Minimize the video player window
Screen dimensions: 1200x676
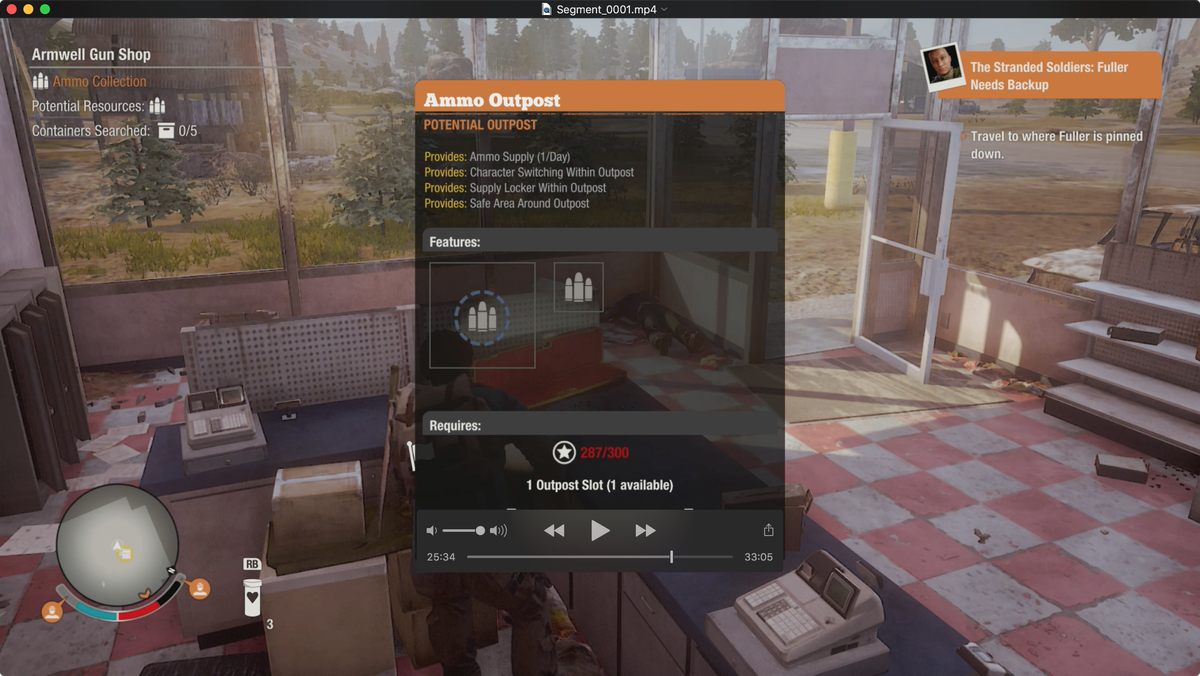tap(28, 9)
